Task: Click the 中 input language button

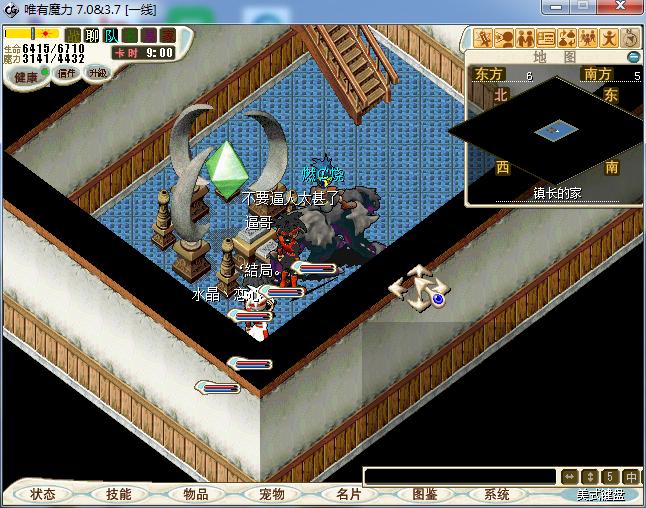Action: (x=631, y=476)
